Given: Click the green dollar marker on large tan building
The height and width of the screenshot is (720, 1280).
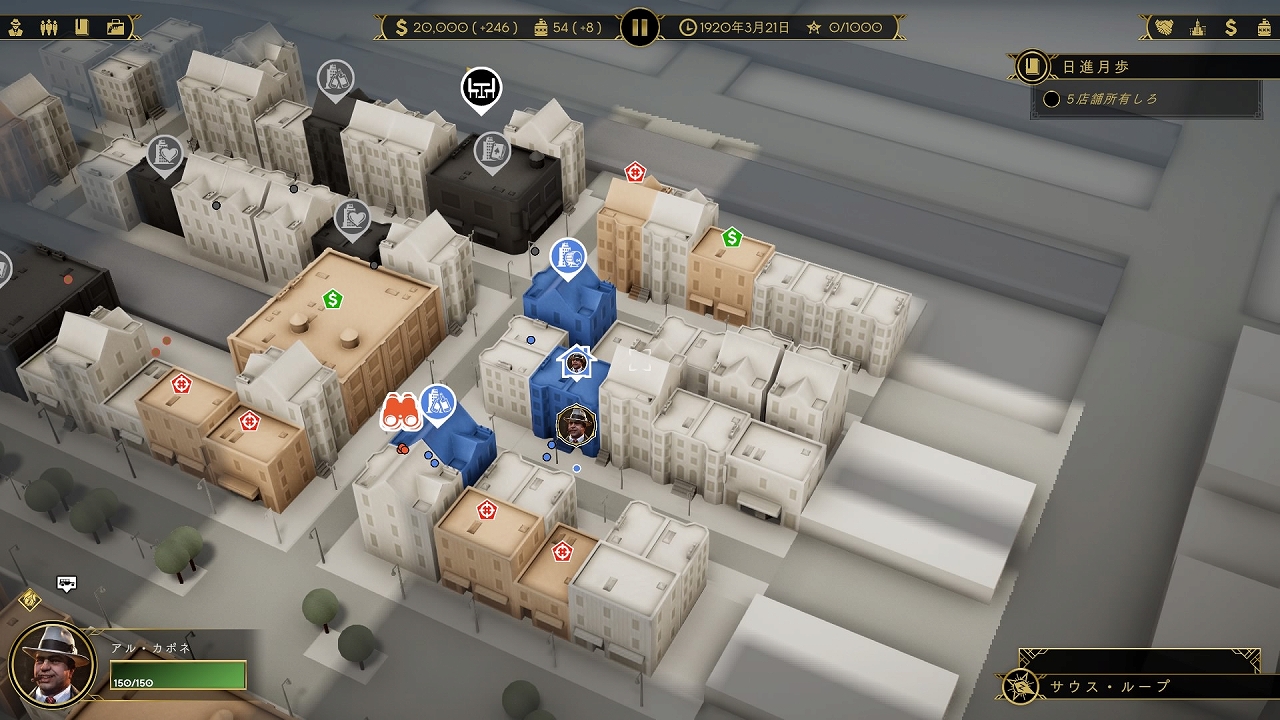Looking at the screenshot, I should [x=332, y=298].
